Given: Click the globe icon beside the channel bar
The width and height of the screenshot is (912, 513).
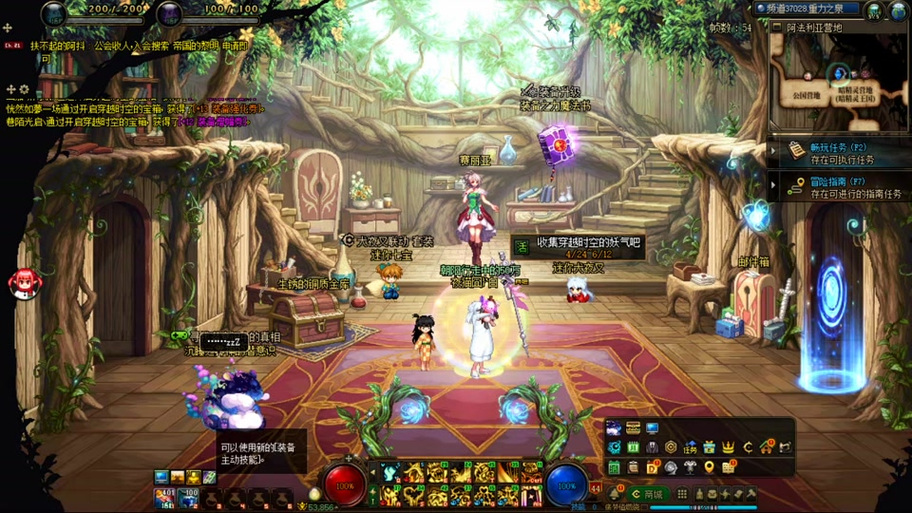Looking at the screenshot, I should tap(874, 10).
